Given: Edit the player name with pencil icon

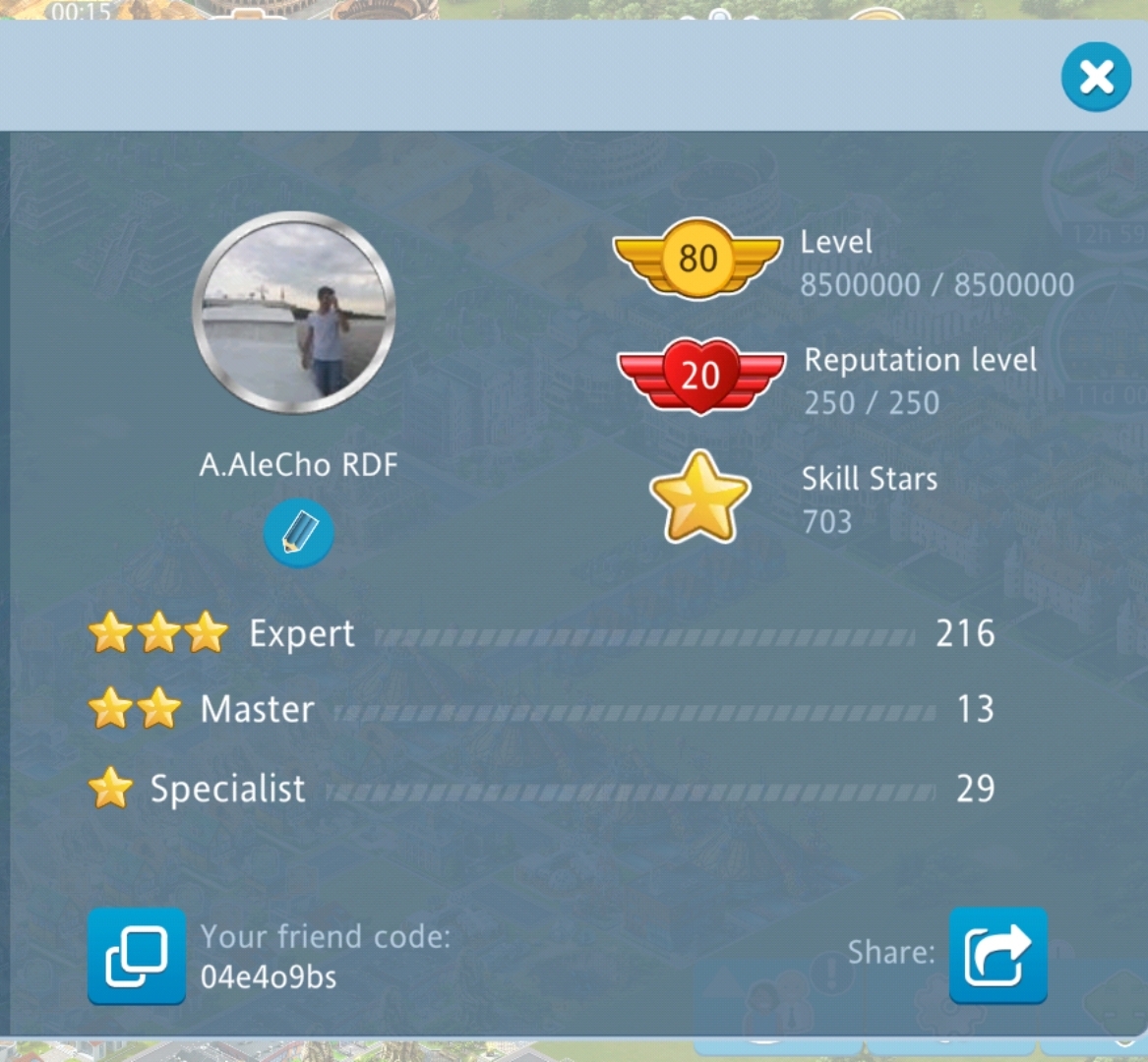Looking at the screenshot, I should tap(298, 533).
